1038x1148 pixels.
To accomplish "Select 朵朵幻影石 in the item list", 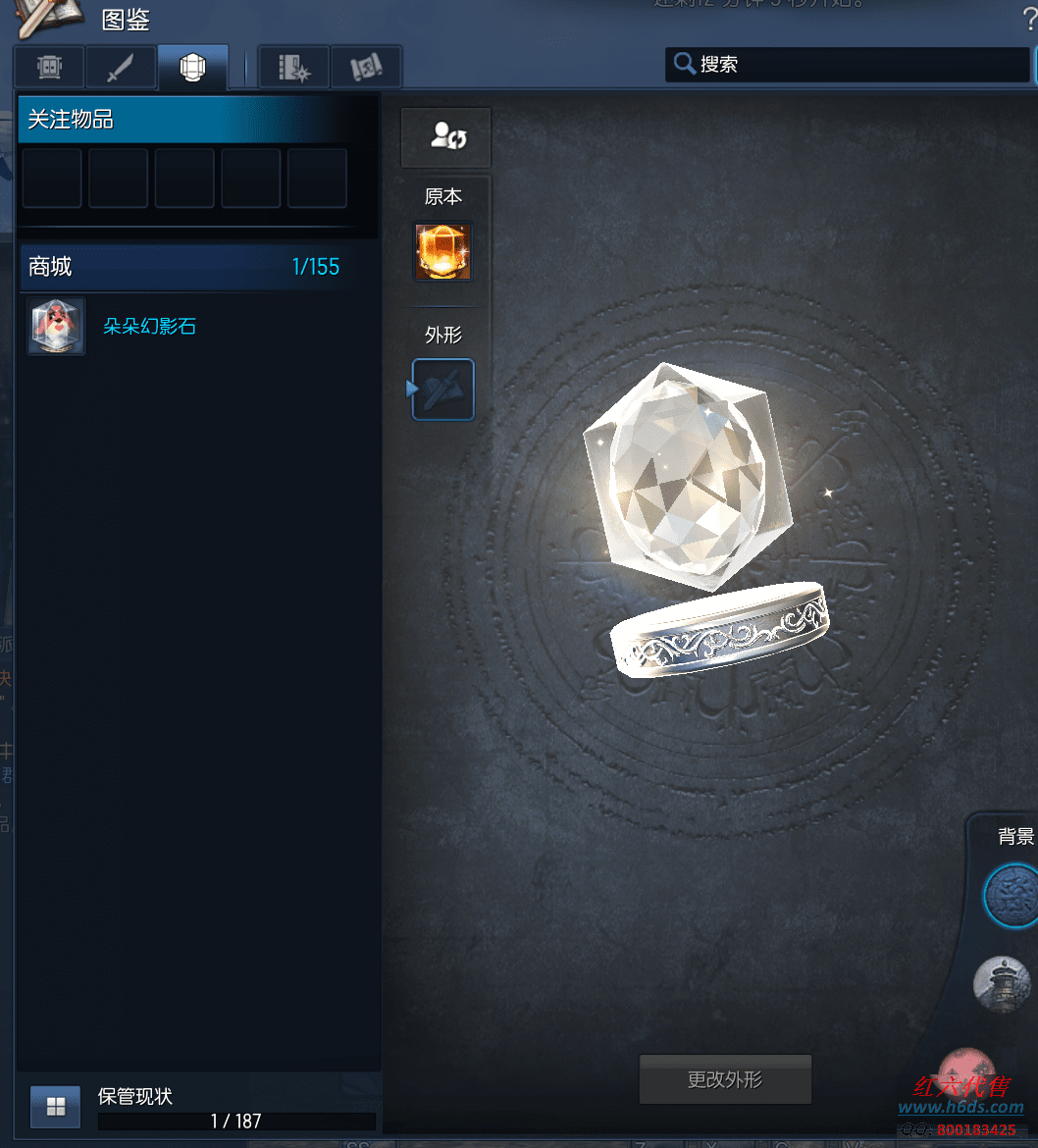I will point(149,327).
